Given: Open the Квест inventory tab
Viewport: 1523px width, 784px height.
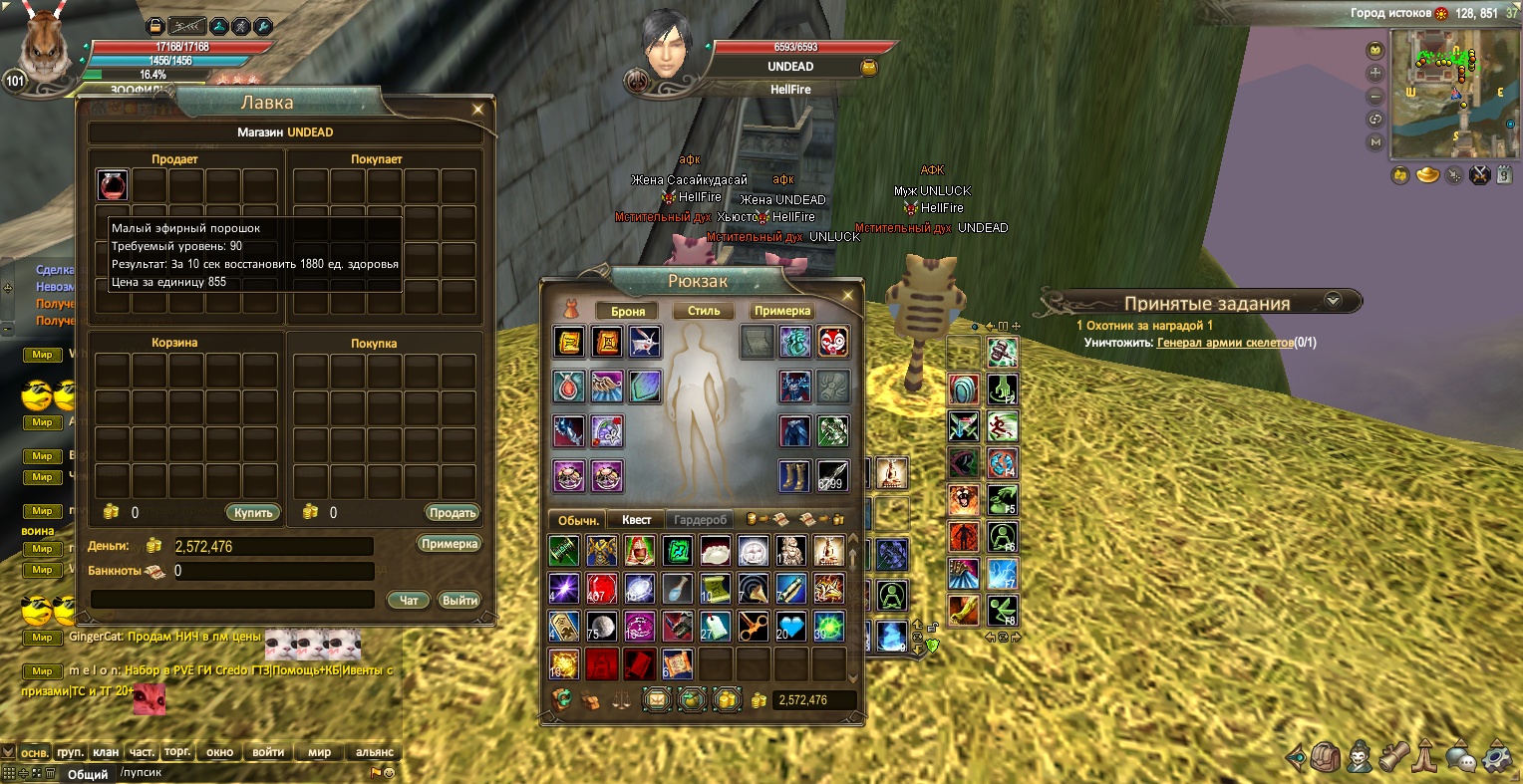Looking at the screenshot, I should pyautogui.click(x=636, y=520).
